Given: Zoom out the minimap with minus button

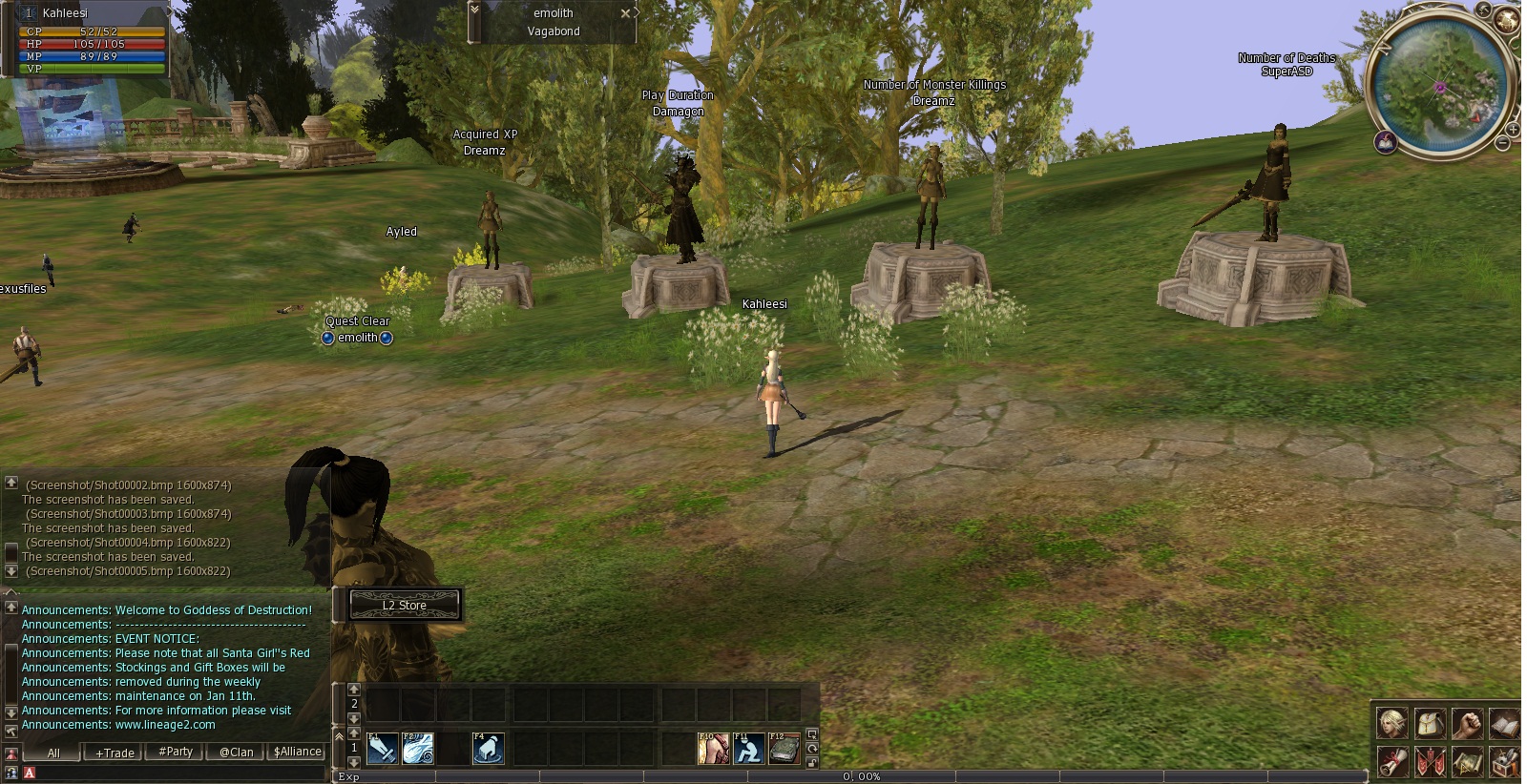Looking at the screenshot, I should point(1503,144).
